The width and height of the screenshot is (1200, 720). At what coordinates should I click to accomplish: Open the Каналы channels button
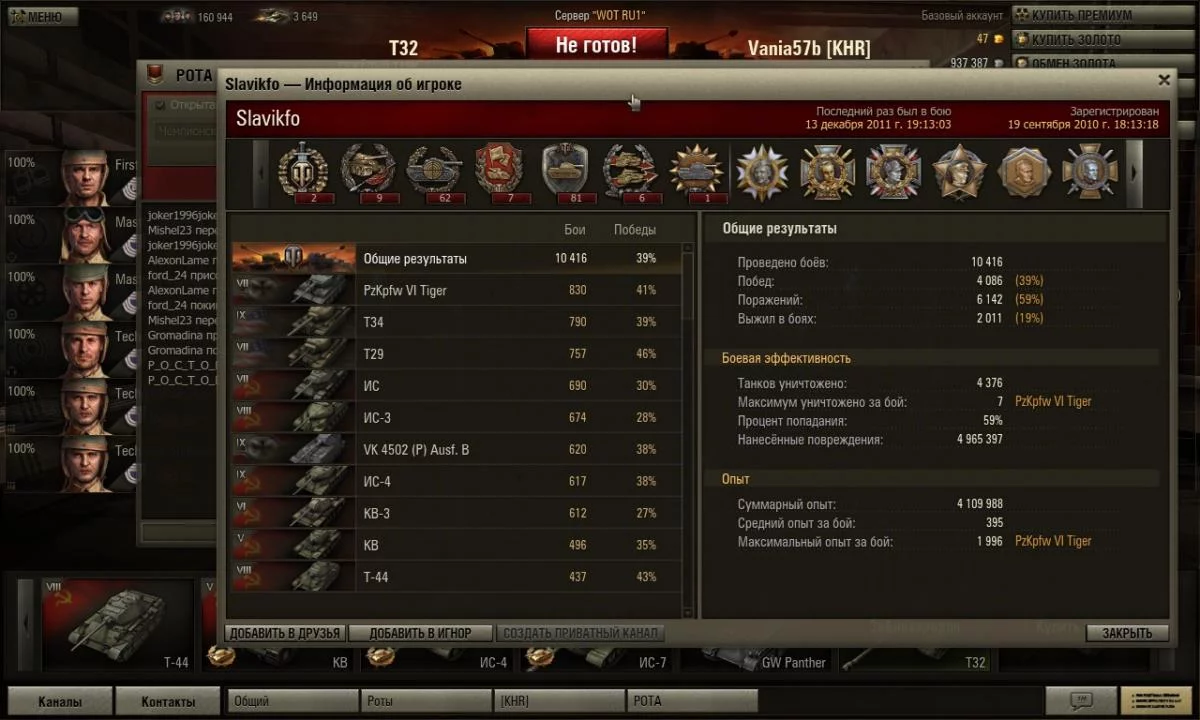[x=59, y=701]
